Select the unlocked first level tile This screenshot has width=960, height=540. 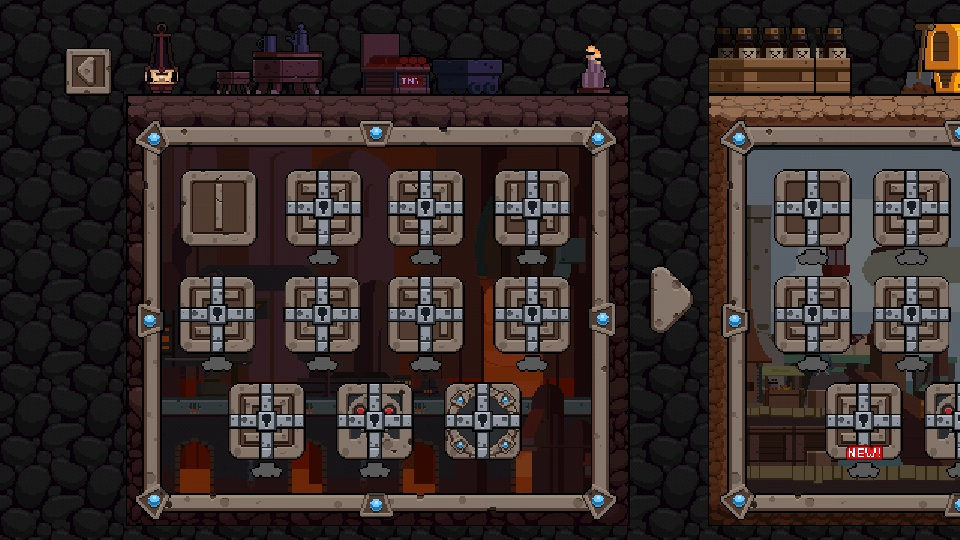click(x=218, y=208)
